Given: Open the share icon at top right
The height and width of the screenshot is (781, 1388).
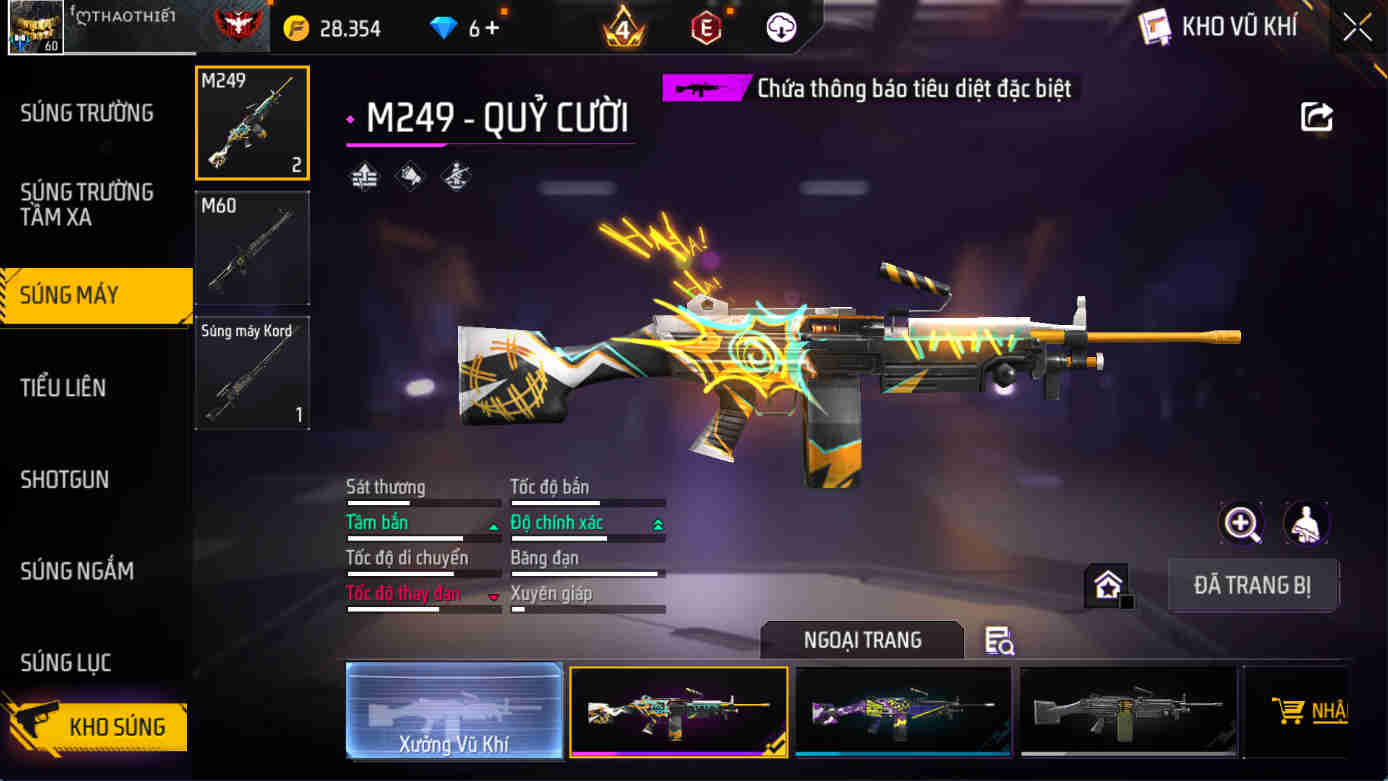Looking at the screenshot, I should coord(1317,116).
